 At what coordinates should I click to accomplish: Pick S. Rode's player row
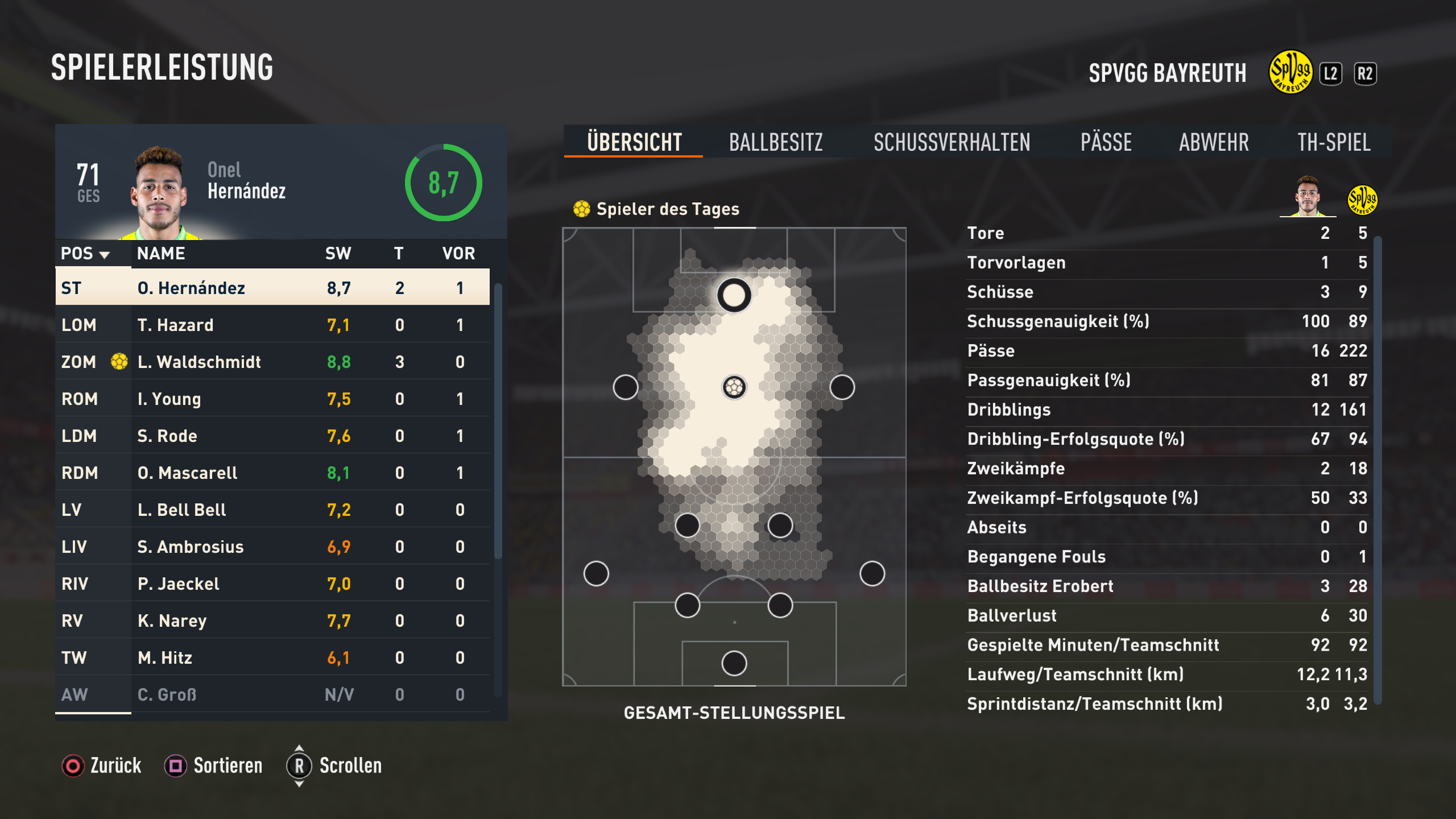point(272,436)
